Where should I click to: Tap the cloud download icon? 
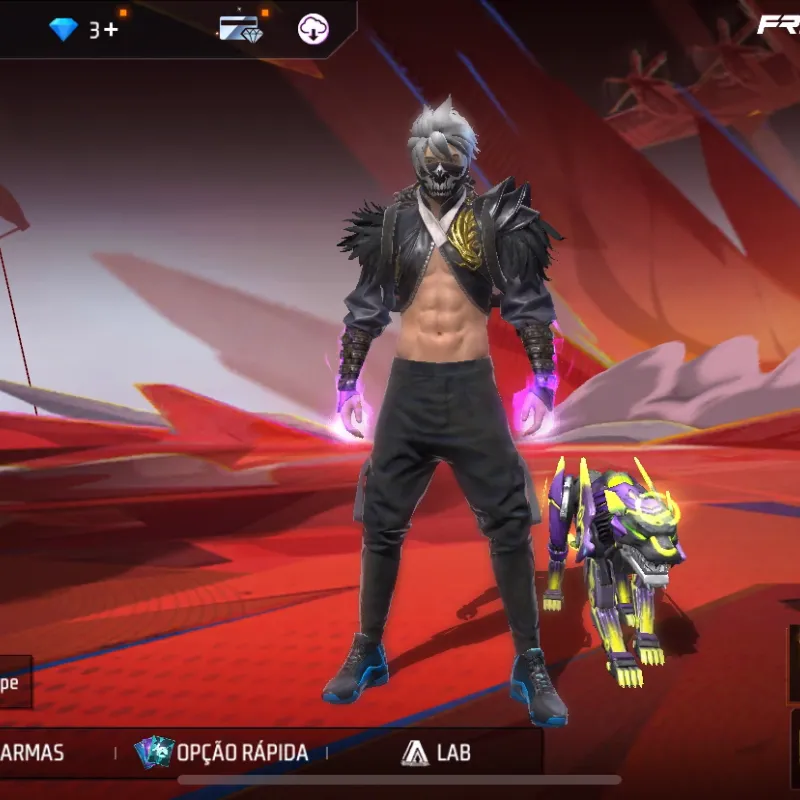point(313,29)
